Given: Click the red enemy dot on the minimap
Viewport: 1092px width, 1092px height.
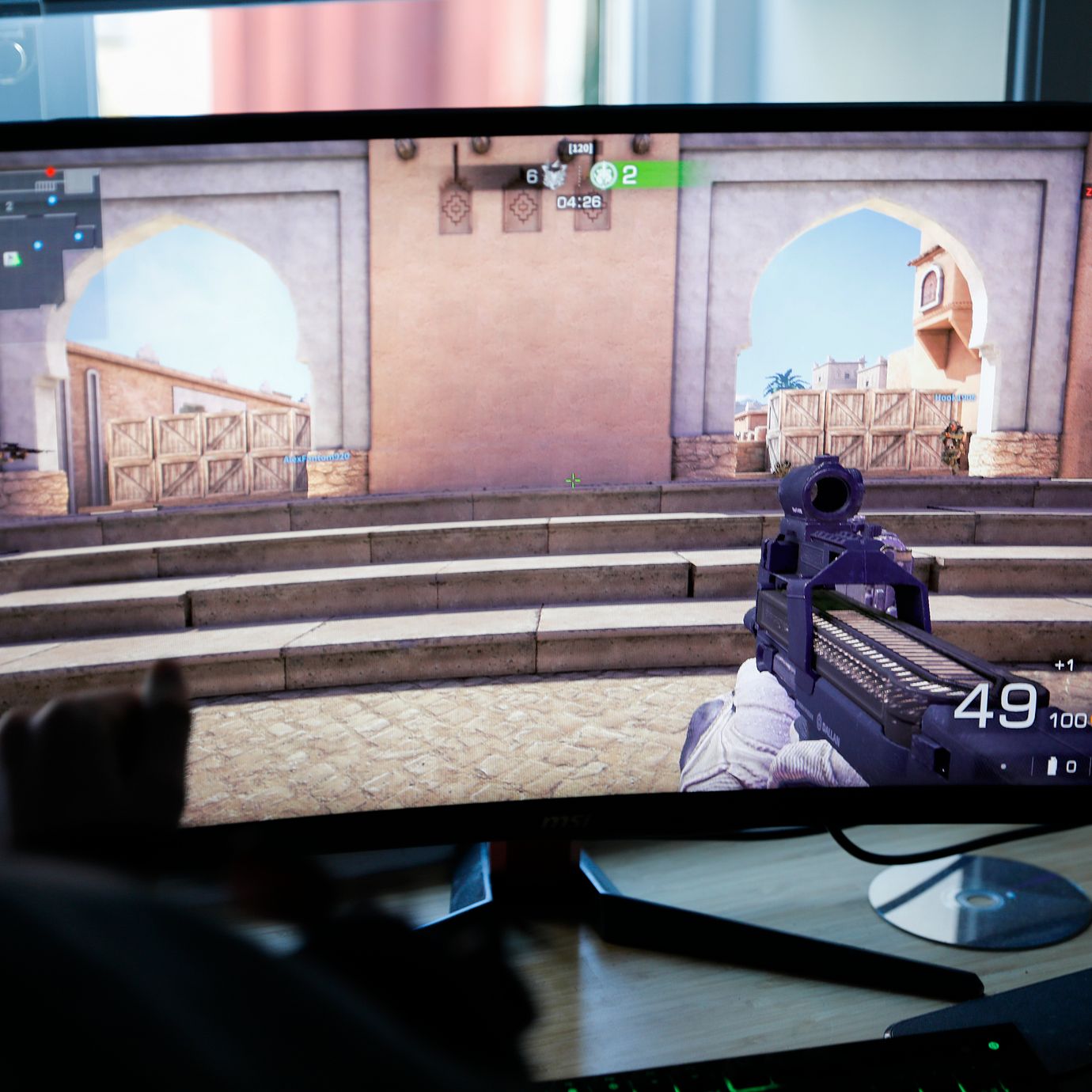Looking at the screenshot, I should pos(51,172).
